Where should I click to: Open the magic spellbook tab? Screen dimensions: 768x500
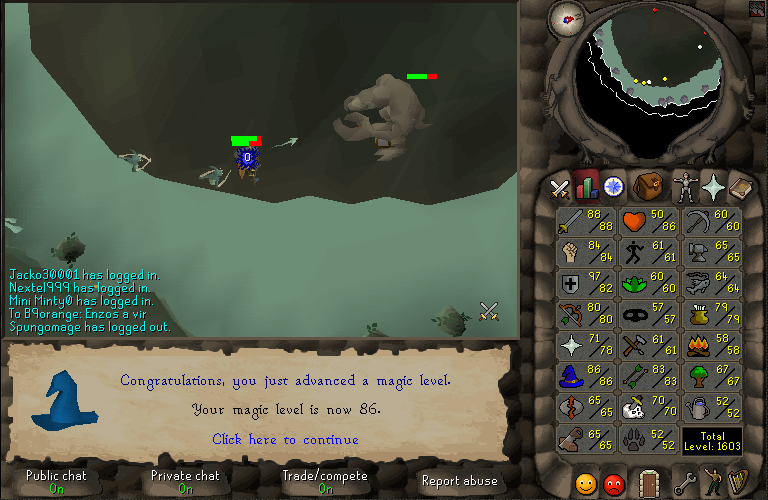point(741,186)
